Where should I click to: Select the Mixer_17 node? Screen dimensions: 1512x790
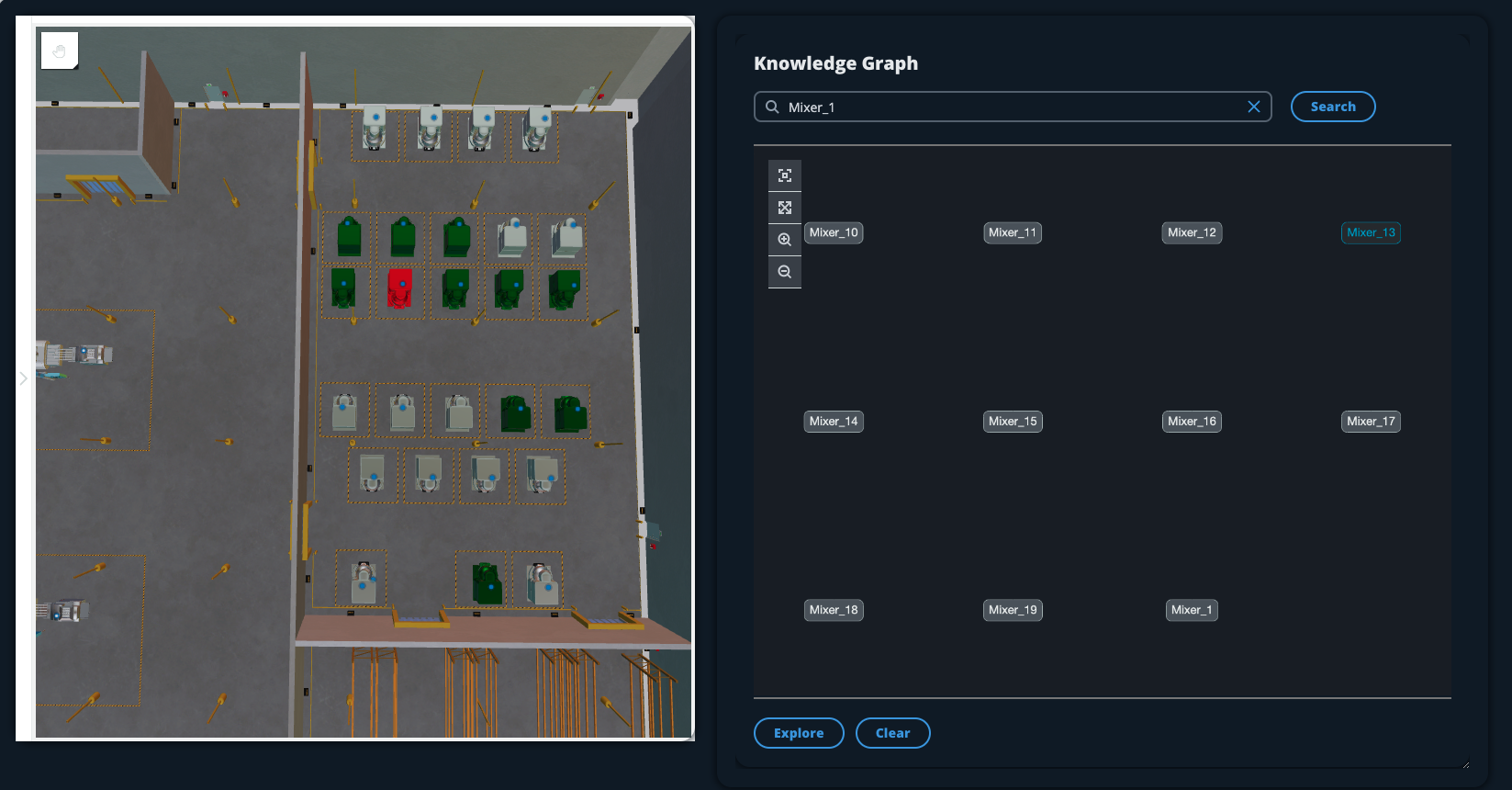coord(1370,421)
